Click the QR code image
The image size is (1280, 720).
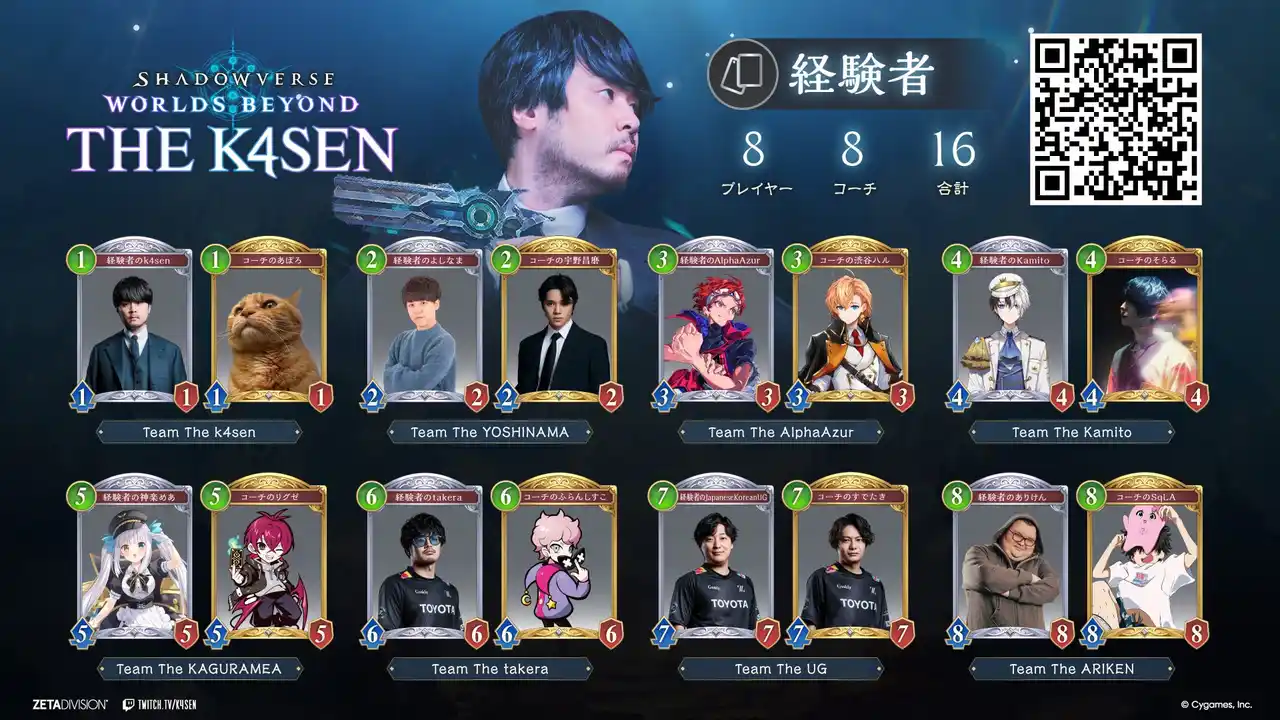pos(1116,119)
